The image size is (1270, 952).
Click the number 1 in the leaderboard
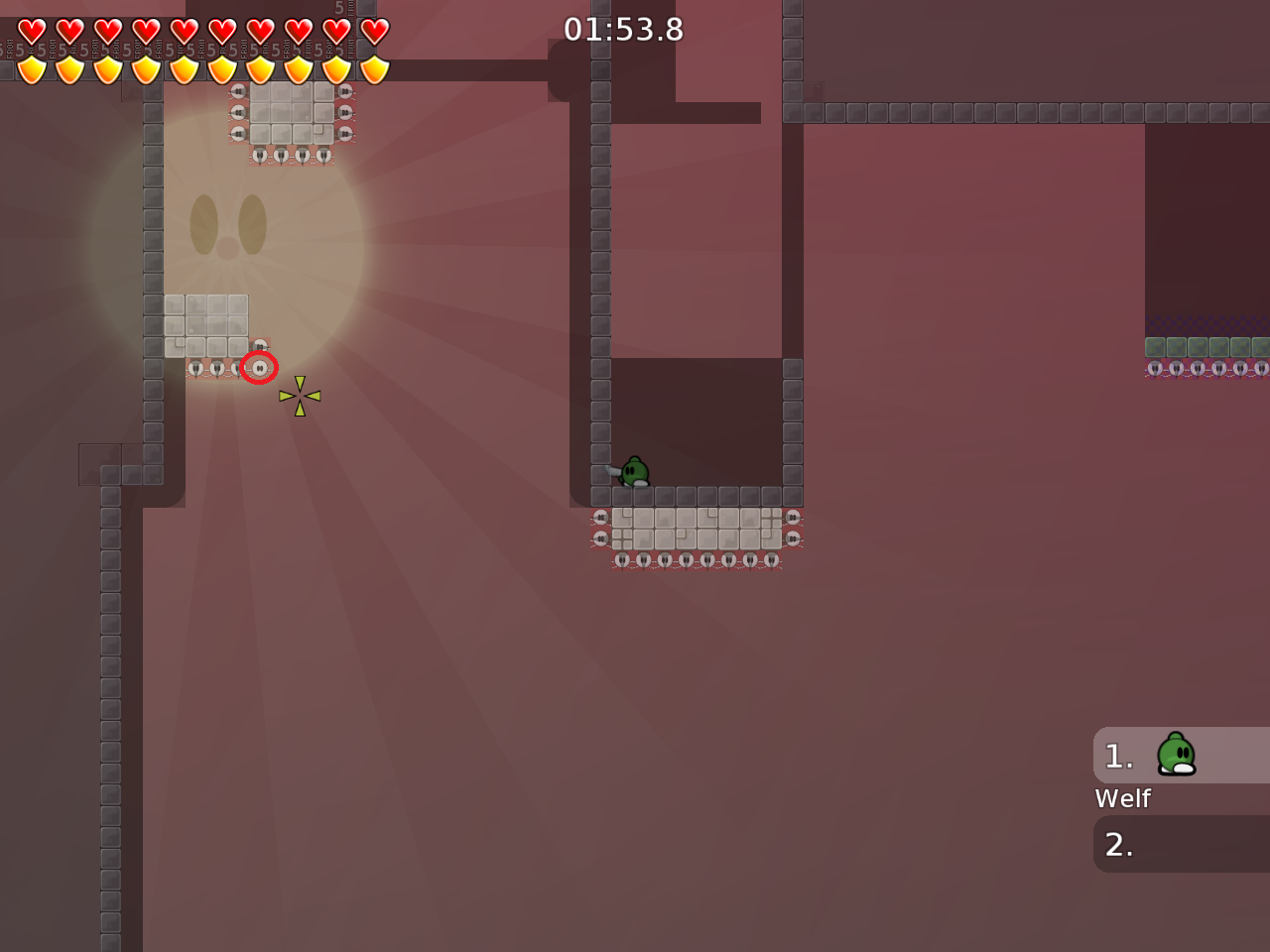tap(1119, 755)
